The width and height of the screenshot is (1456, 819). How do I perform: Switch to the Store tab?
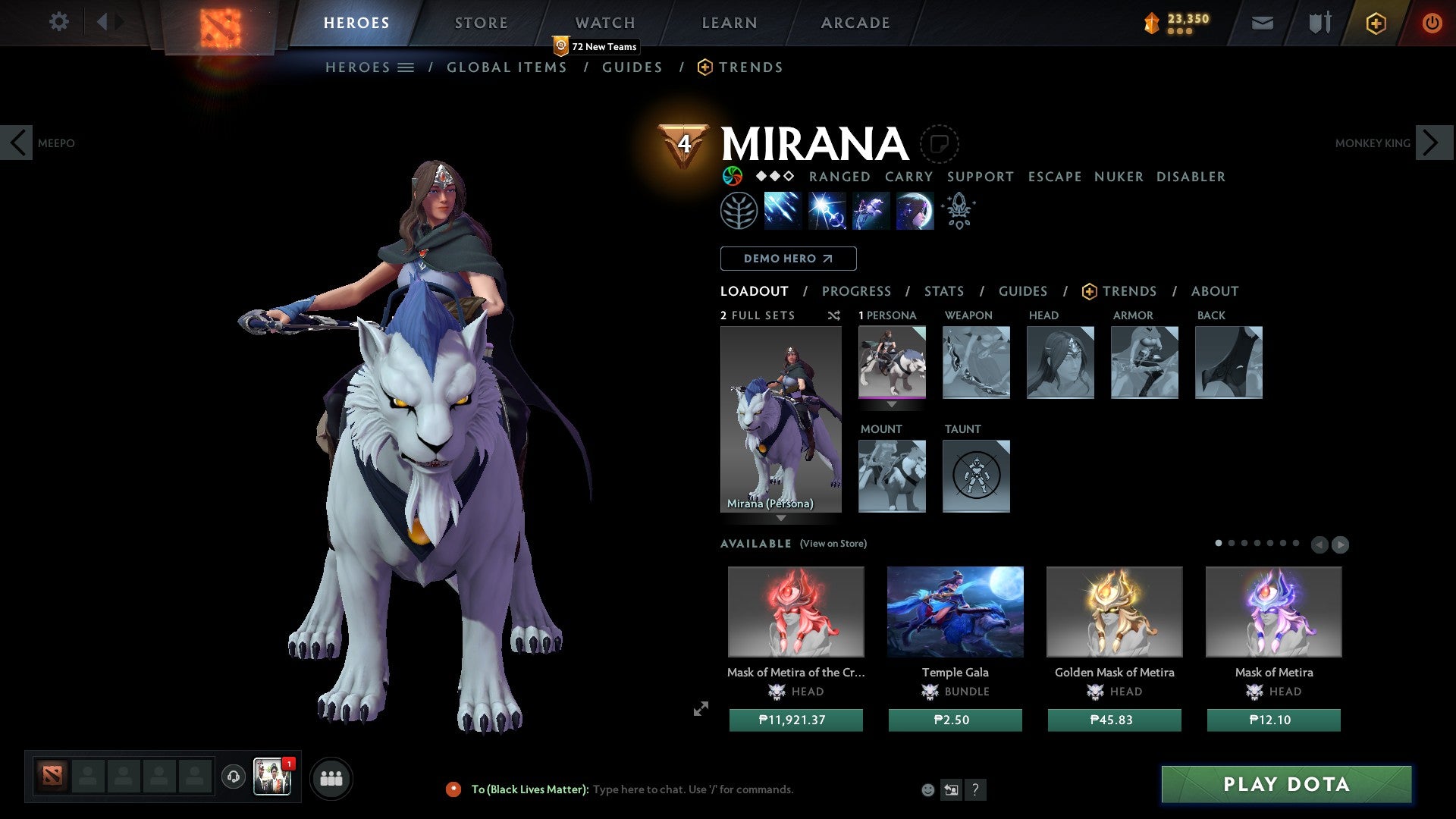(x=481, y=23)
